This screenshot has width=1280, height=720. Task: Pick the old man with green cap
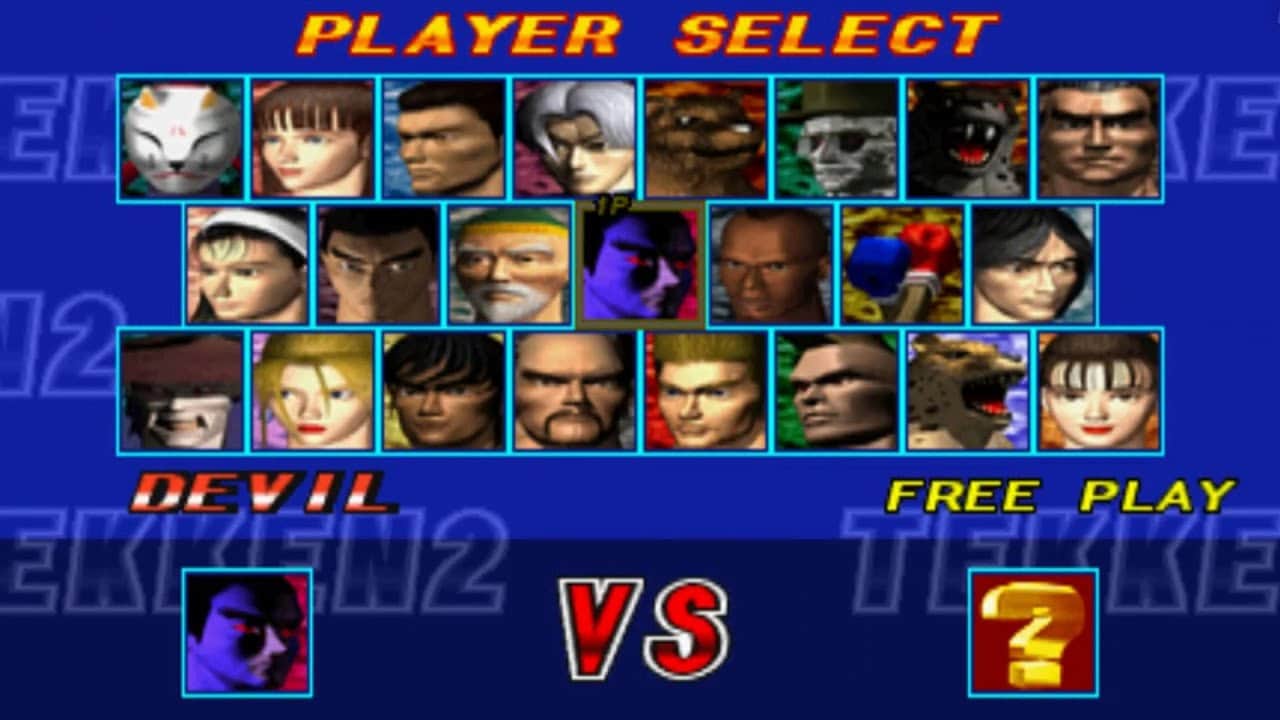click(x=510, y=265)
